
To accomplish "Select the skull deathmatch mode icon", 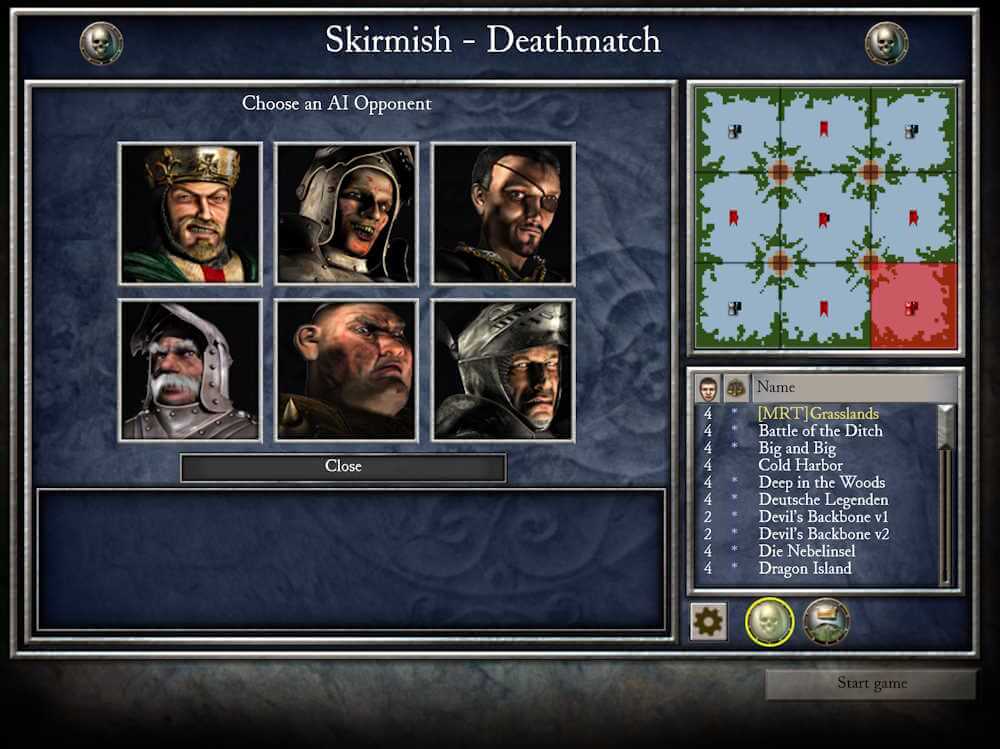I will (769, 621).
